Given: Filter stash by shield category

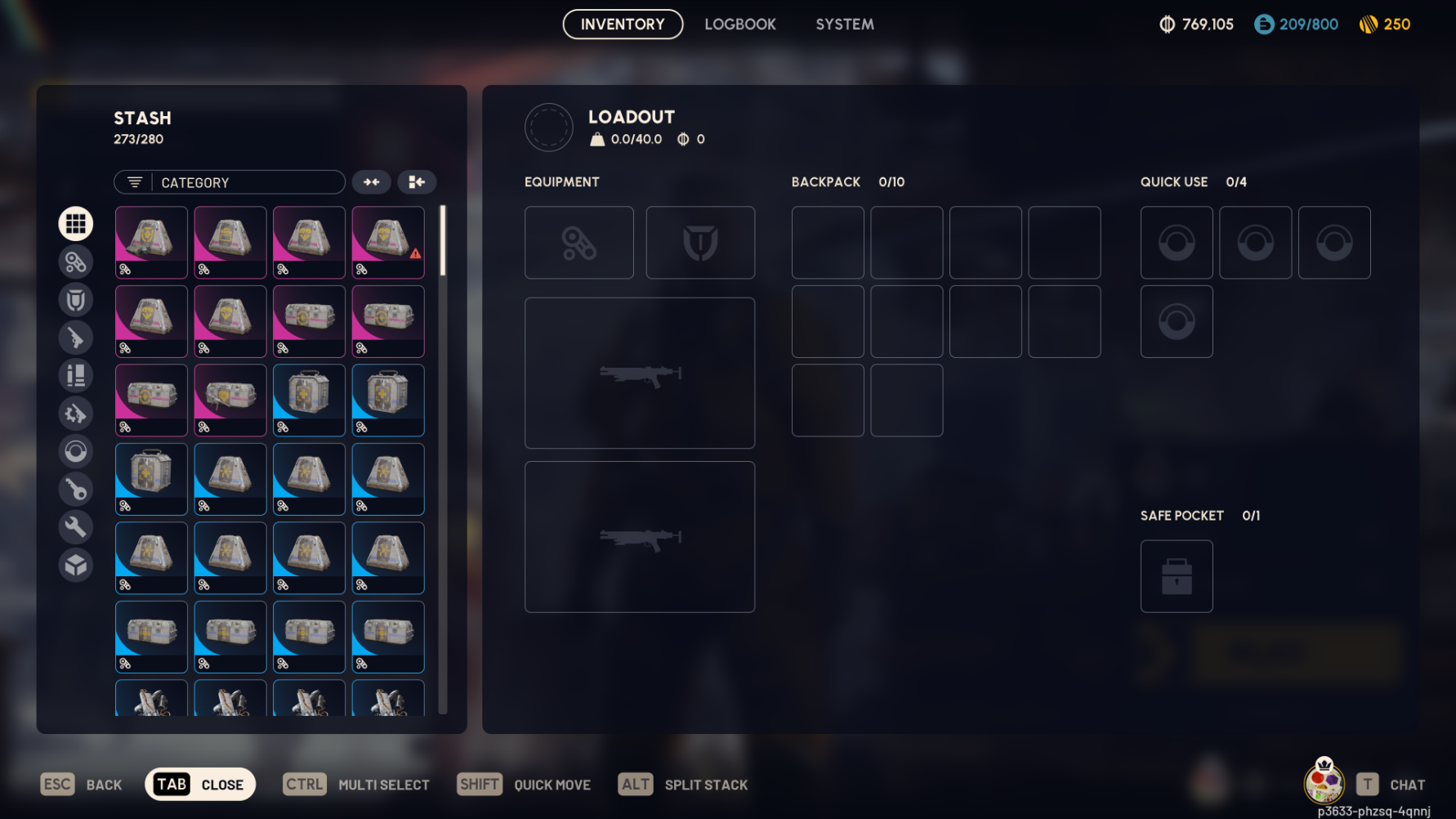Looking at the screenshot, I should click(76, 300).
